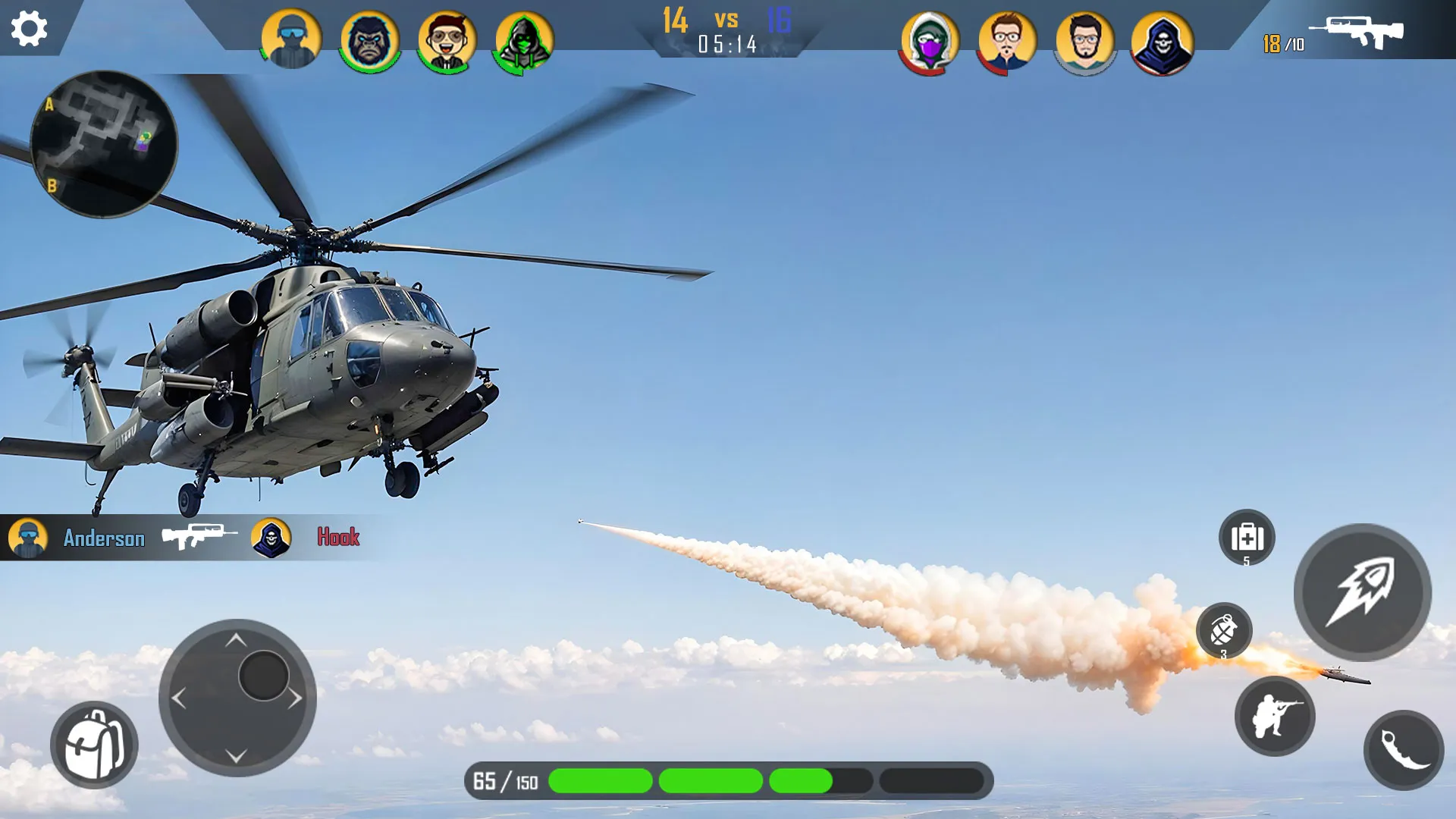
Task: Tap the ammo counter reading 18/10
Action: tap(1283, 44)
